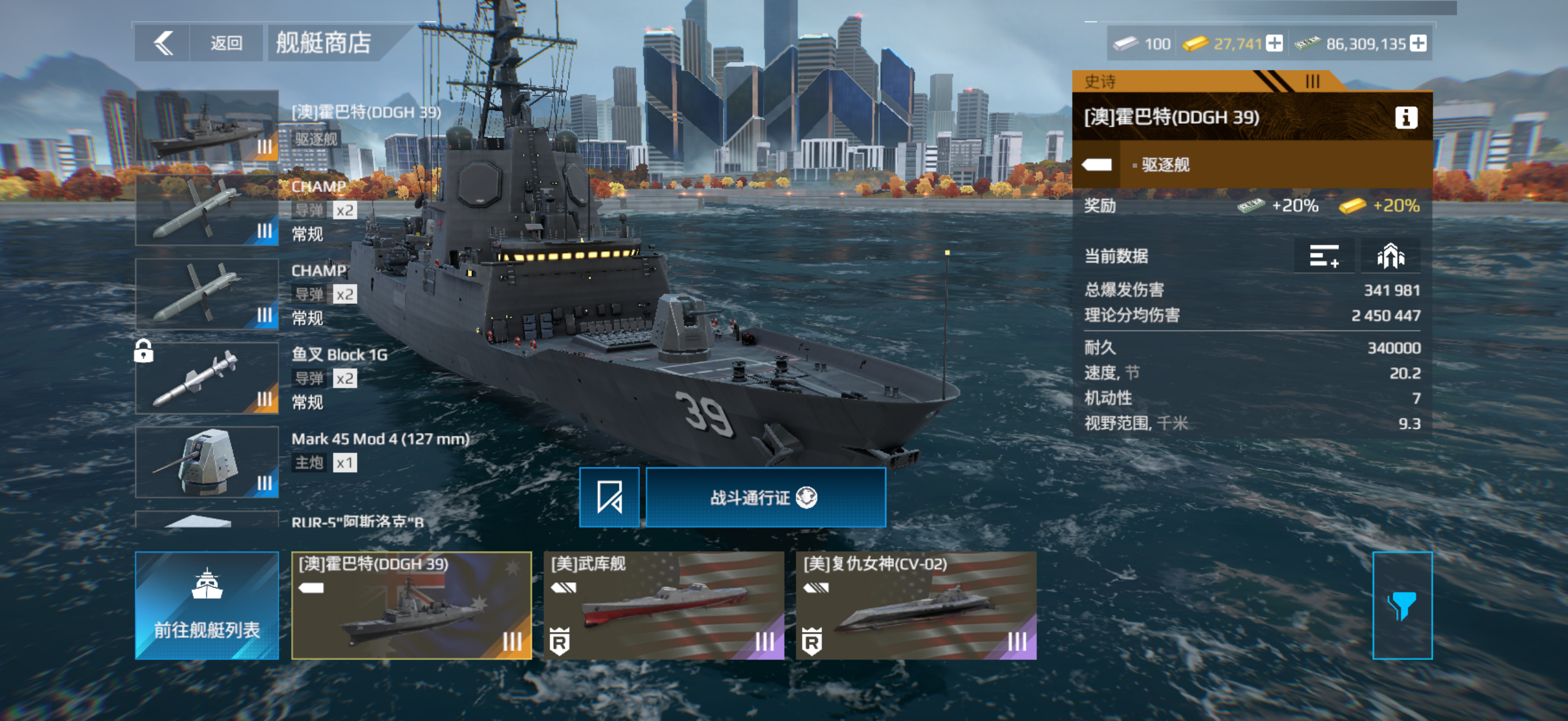This screenshot has height=721, width=1568.
Task: Add more gold with the plus button
Action: click(1274, 44)
